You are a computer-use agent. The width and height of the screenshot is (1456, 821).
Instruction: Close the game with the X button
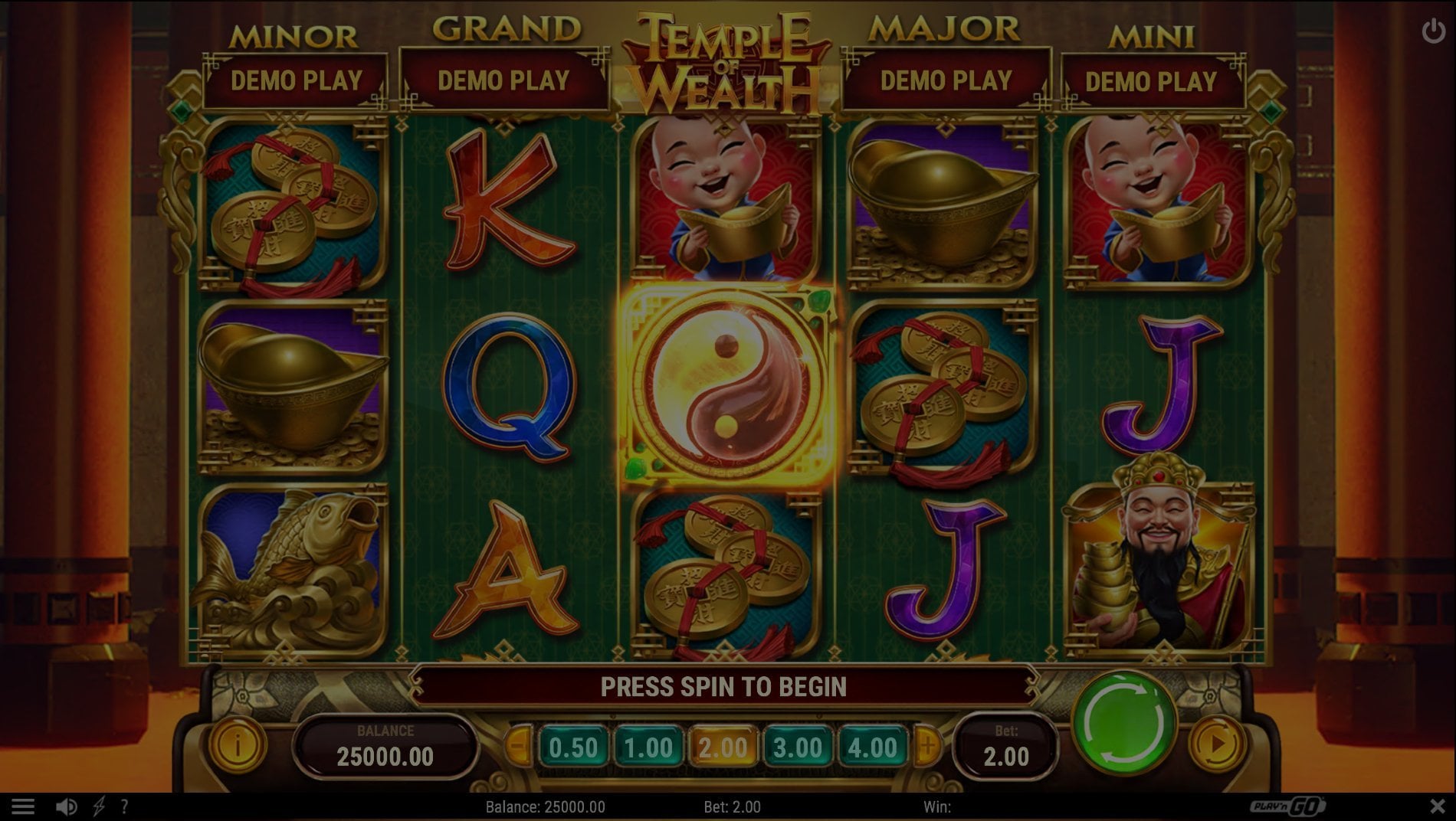[x=1437, y=806]
